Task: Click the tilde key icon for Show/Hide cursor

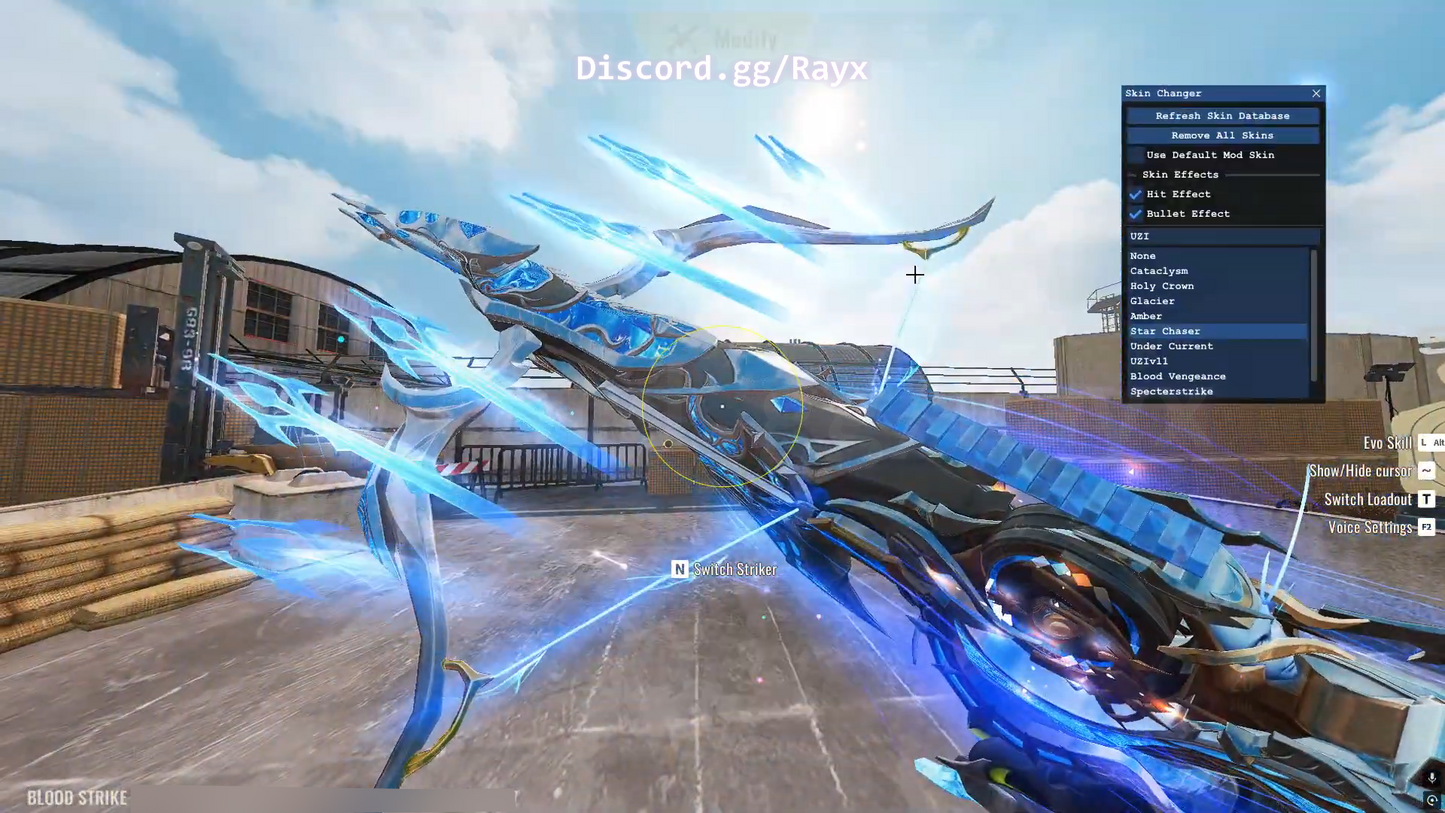Action: click(x=1426, y=470)
